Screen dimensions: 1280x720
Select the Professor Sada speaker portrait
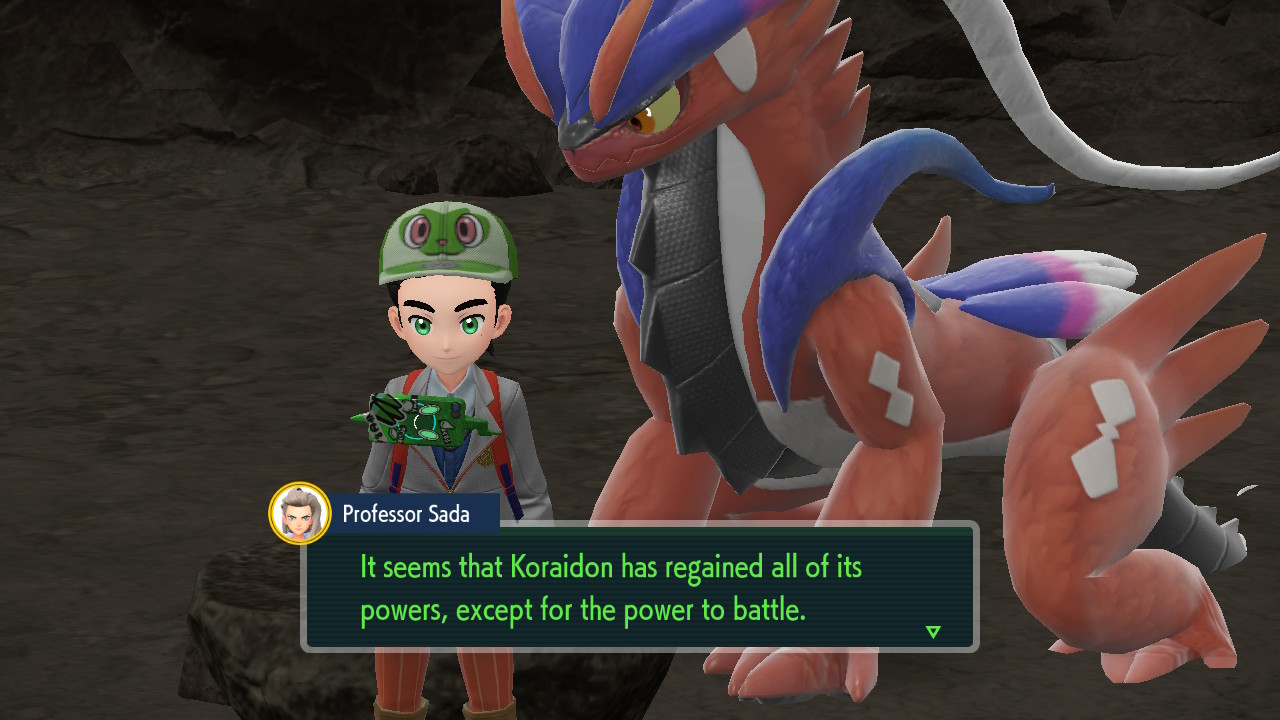click(x=300, y=513)
